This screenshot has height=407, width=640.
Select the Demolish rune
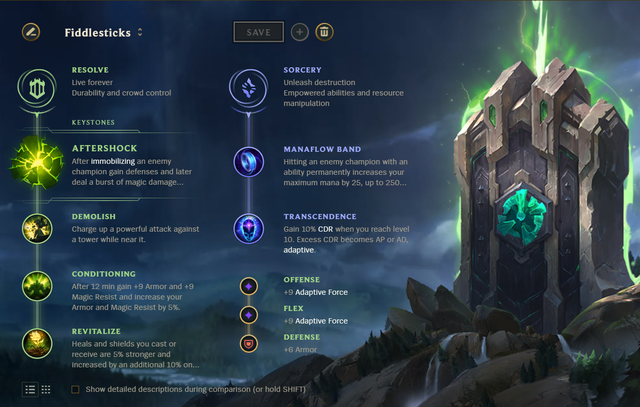[37, 228]
